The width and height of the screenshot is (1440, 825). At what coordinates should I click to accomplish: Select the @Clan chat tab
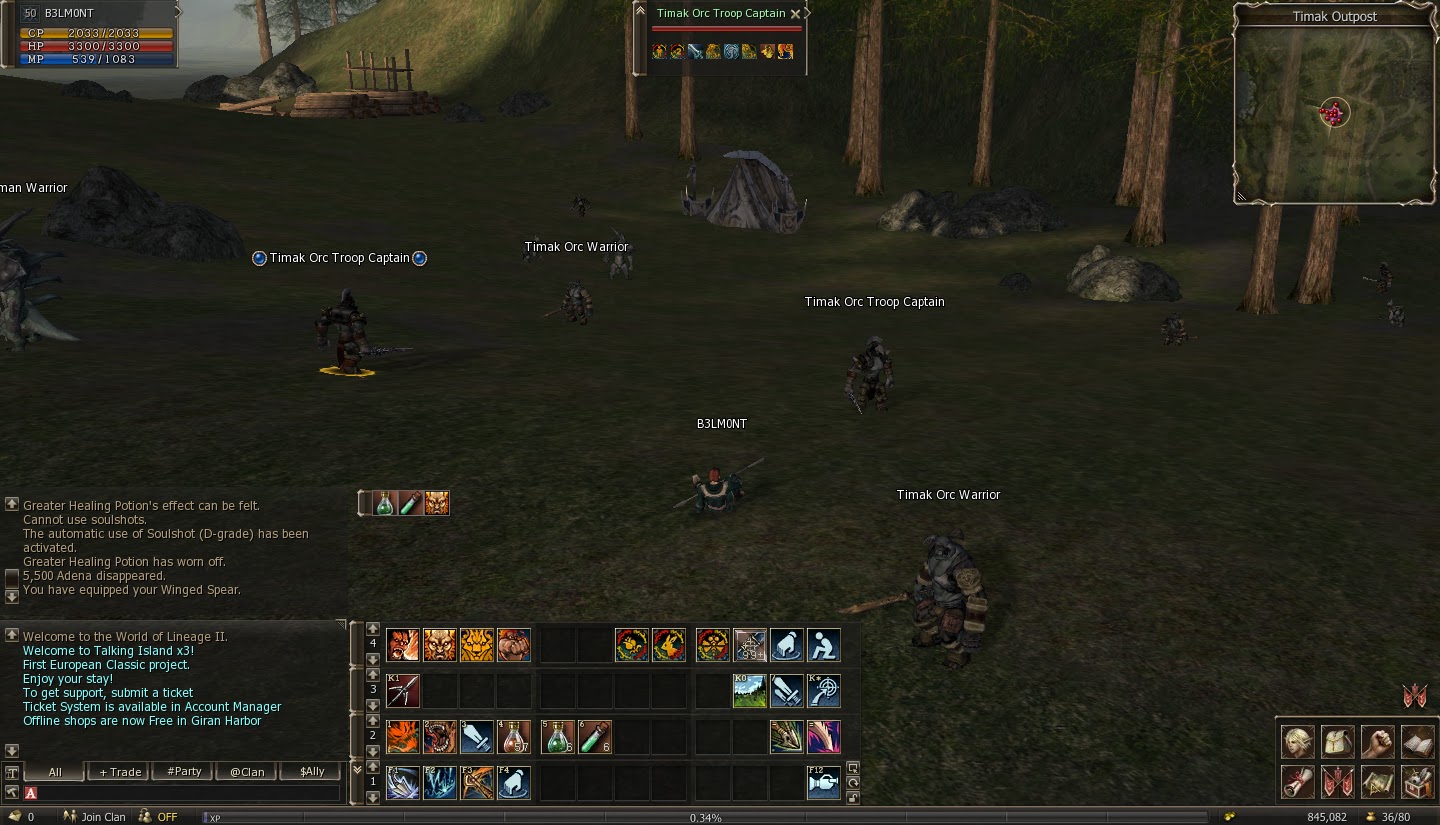pyautogui.click(x=246, y=771)
